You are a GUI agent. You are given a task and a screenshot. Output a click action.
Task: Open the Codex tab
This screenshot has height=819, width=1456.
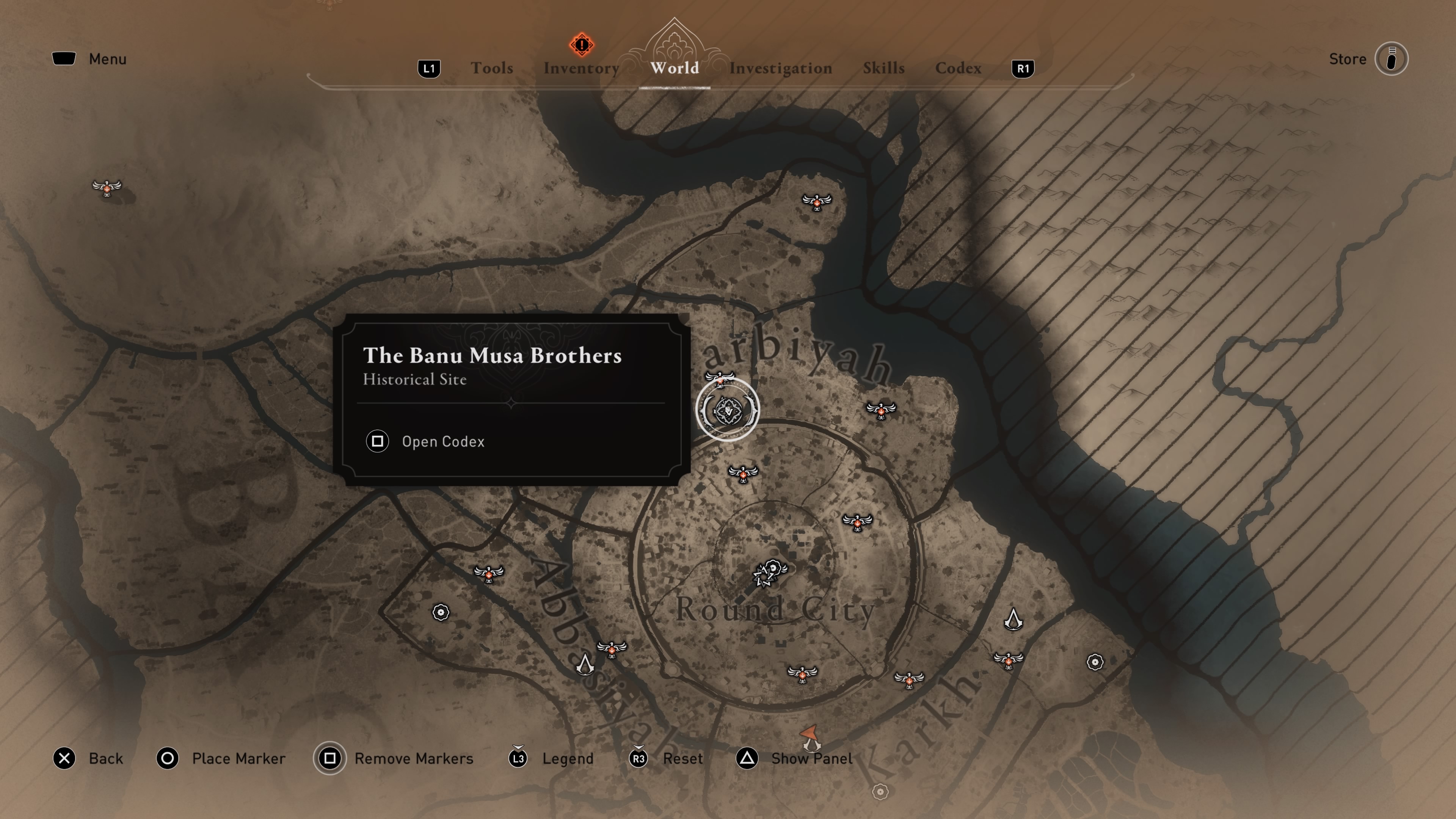coord(958,68)
